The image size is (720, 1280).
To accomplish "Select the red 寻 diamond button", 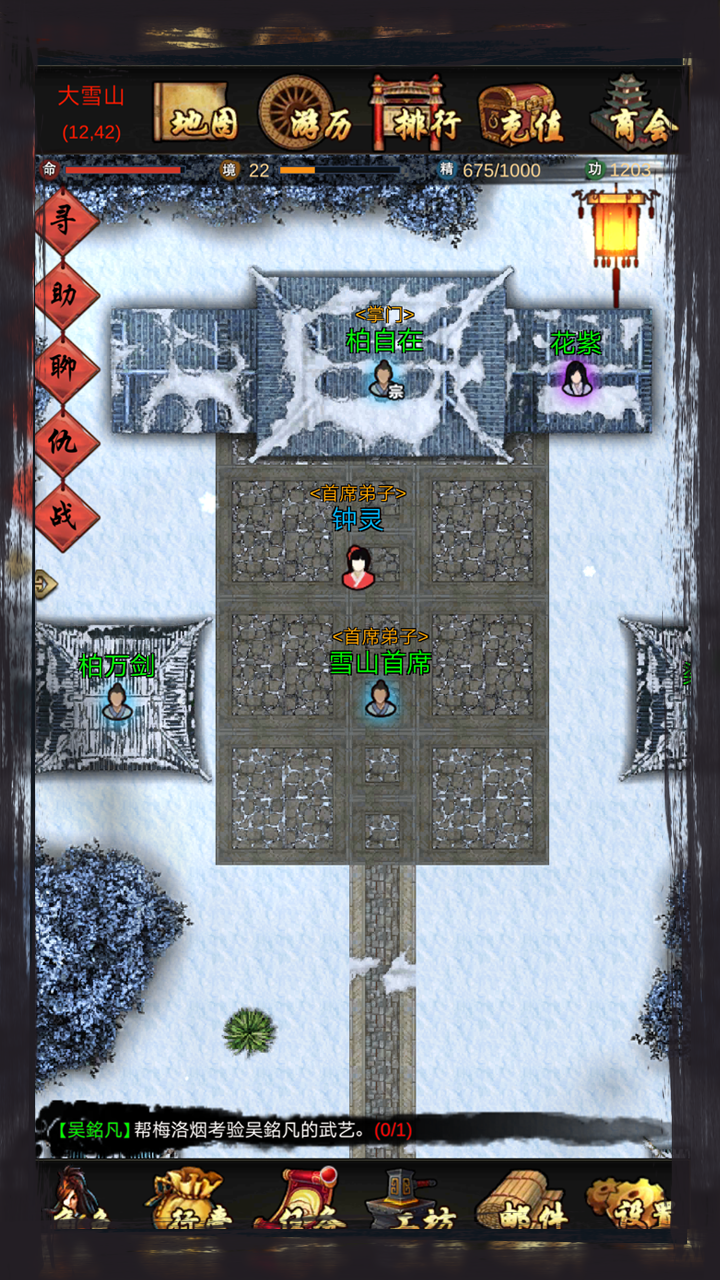I will 67,222.
